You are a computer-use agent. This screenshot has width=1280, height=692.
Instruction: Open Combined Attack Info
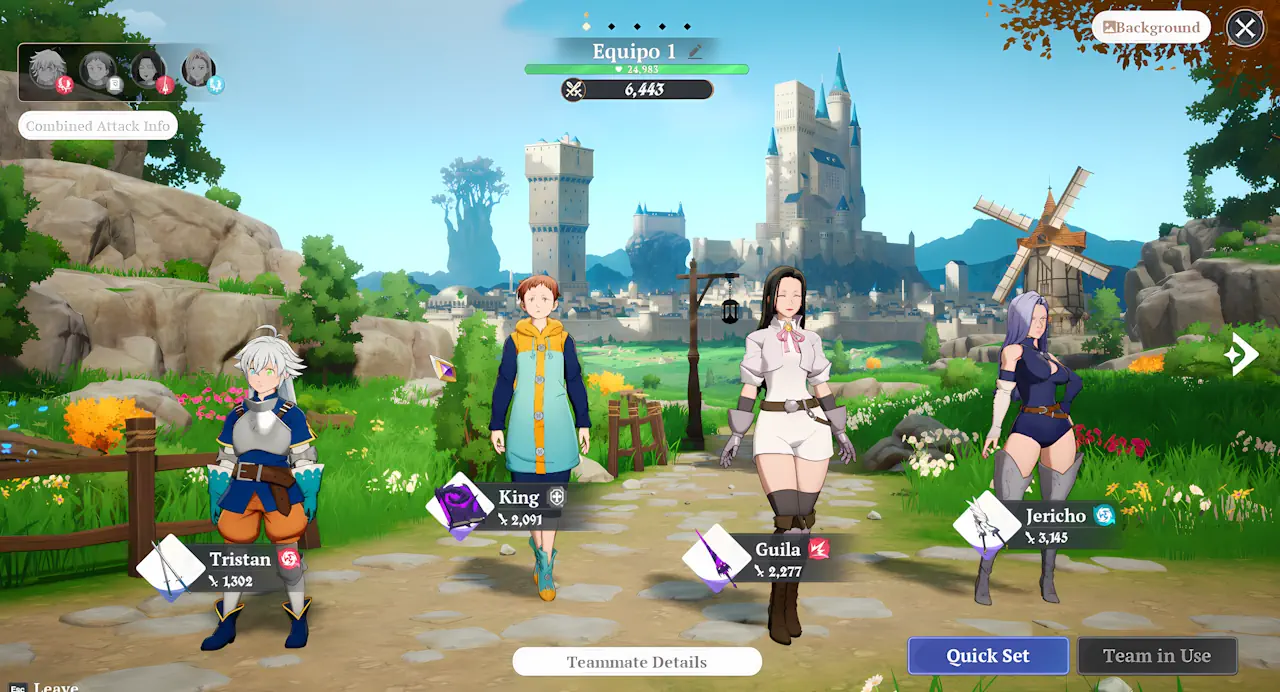[98, 126]
